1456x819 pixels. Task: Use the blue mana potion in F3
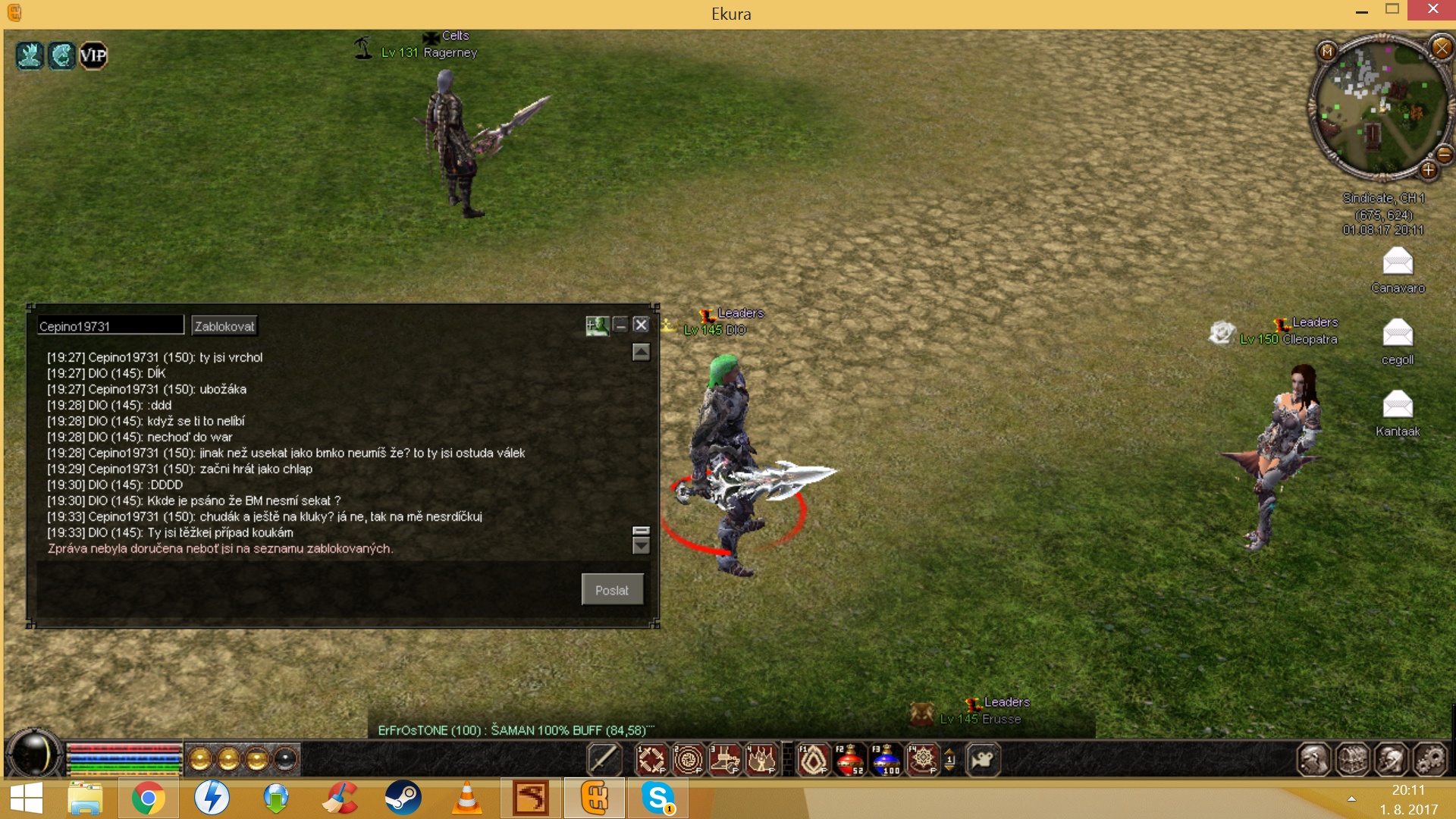click(x=886, y=760)
